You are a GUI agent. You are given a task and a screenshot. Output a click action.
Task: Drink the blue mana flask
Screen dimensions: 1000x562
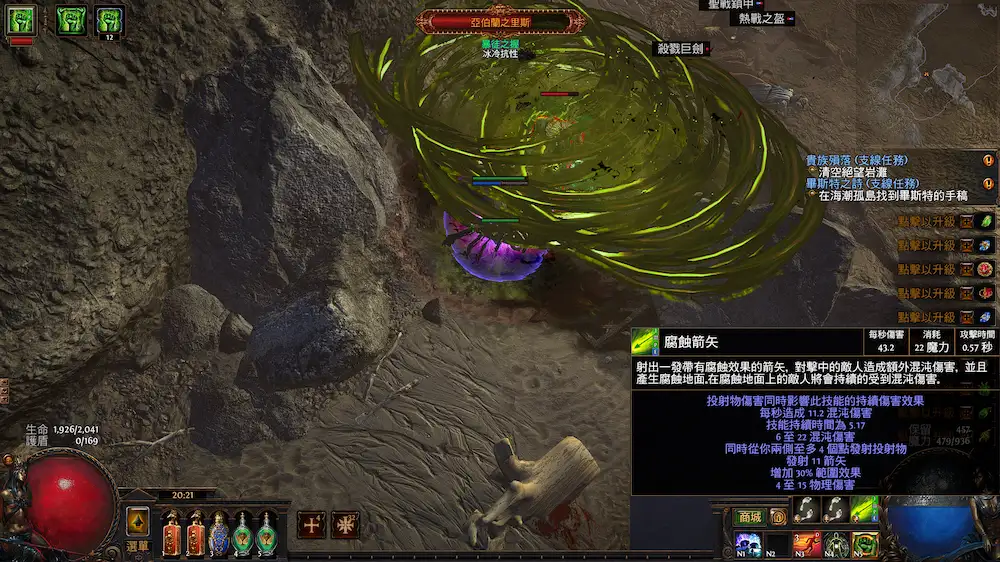[218, 527]
